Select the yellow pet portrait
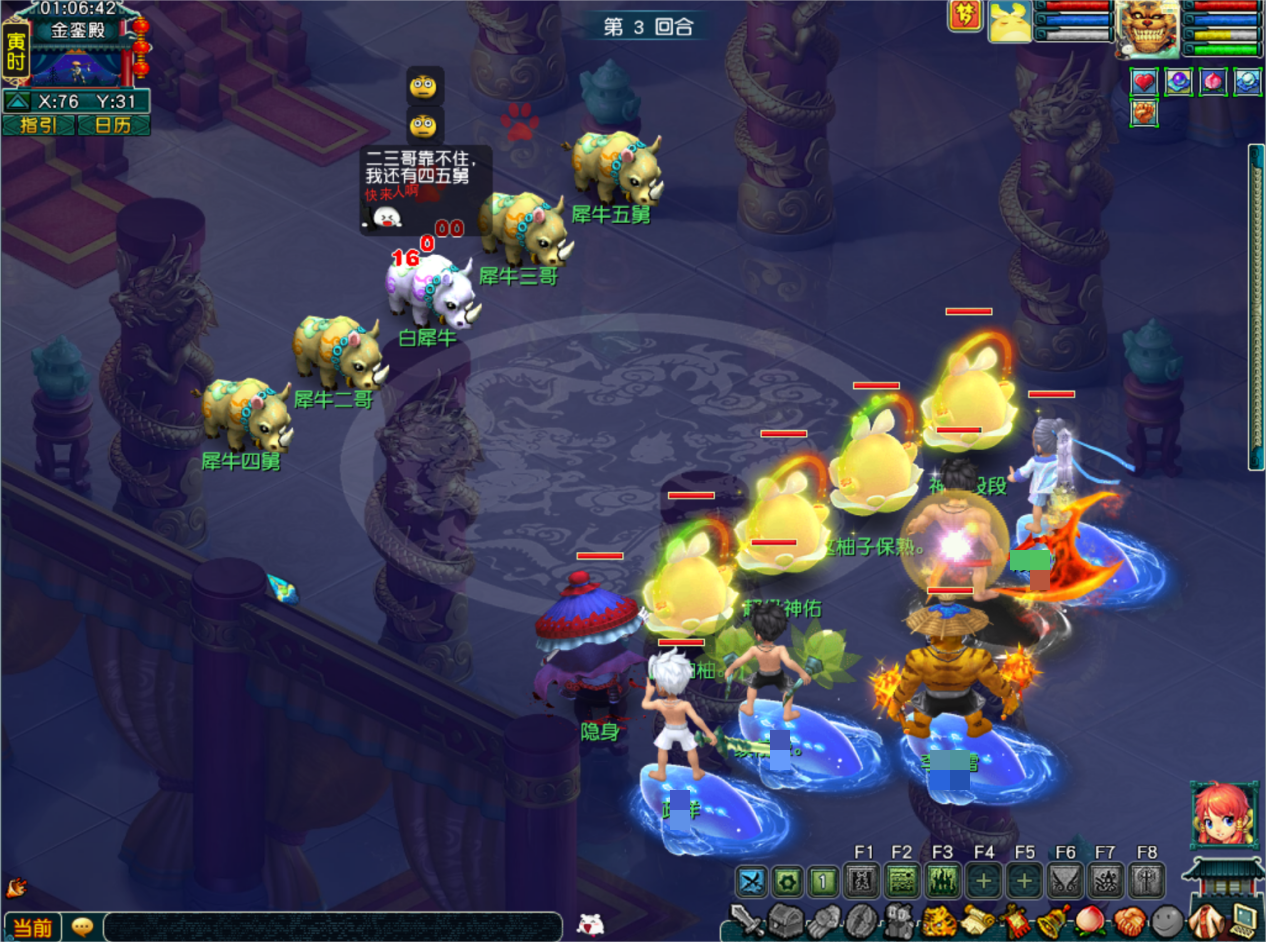 point(1010,22)
